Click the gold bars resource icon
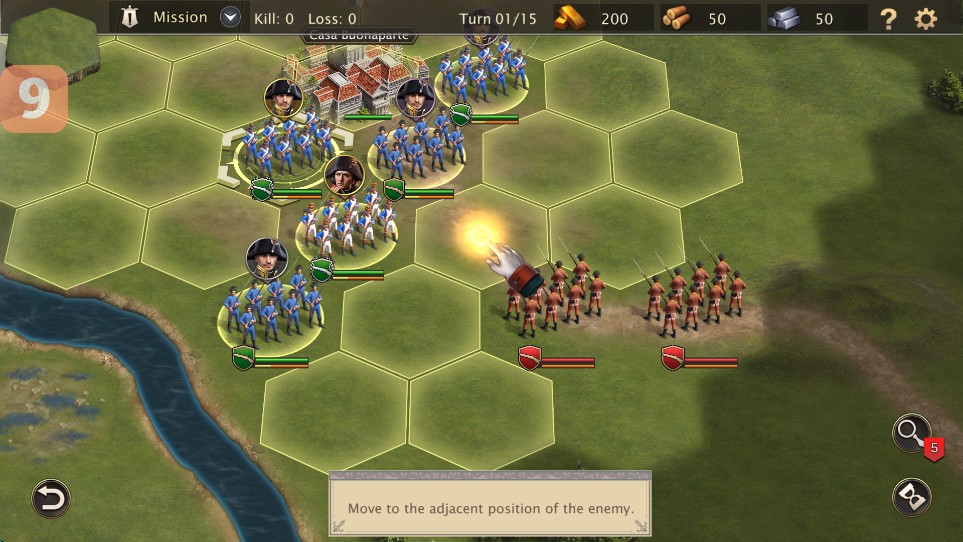 coord(573,18)
